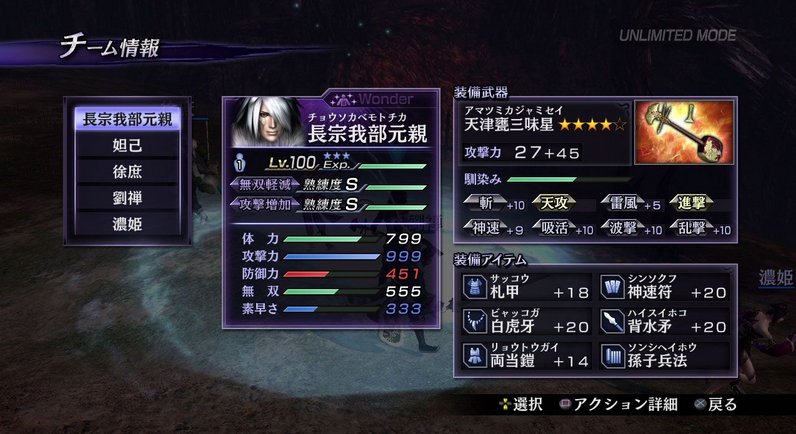The width and height of the screenshot is (796, 434).
Task: Pick the 進撃 weapon attribute
Action: pyautogui.click(x=691, y=204)
